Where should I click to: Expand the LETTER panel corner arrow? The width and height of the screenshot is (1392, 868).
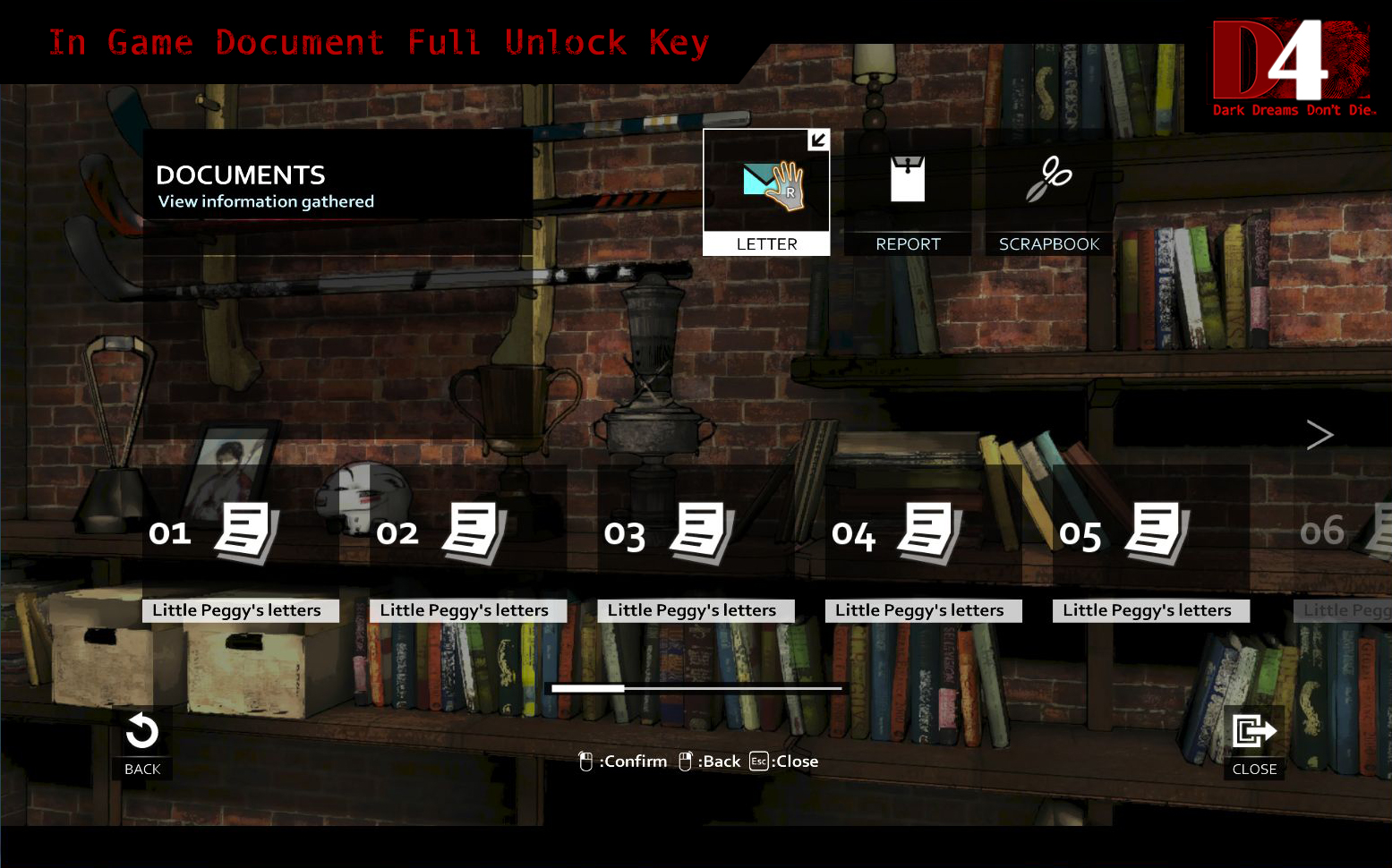(817, 140)
